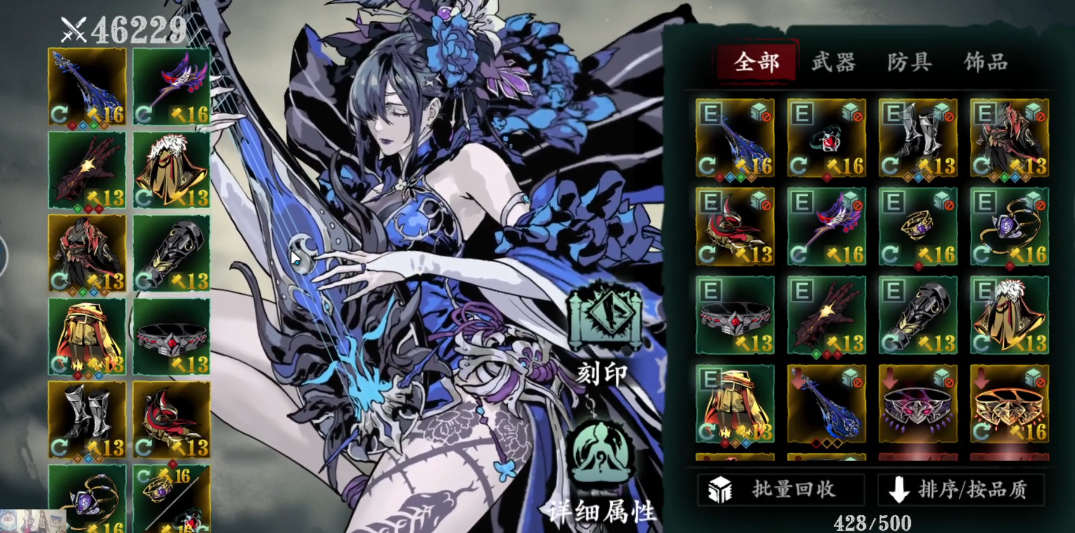
Task: Open the red-black body armor in character gear panel
Action: pyautogui.click(x=87, y=253)
